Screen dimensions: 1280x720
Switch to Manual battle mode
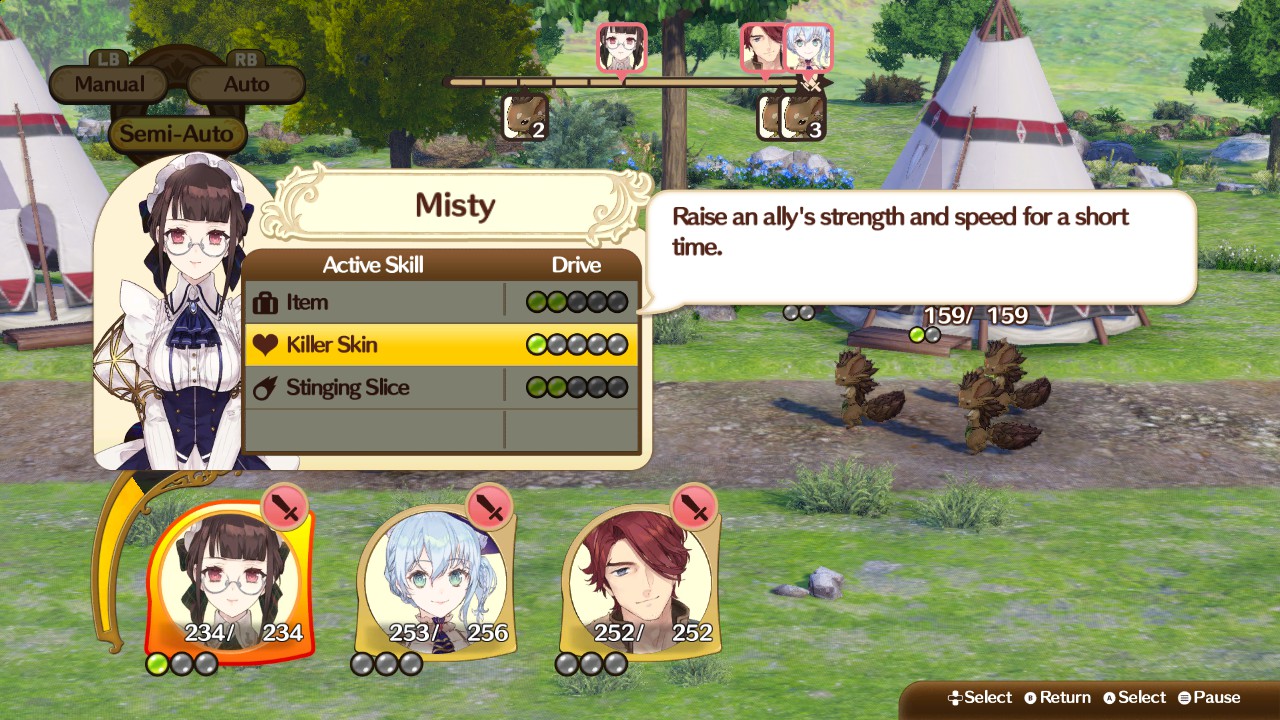point(107,84)
